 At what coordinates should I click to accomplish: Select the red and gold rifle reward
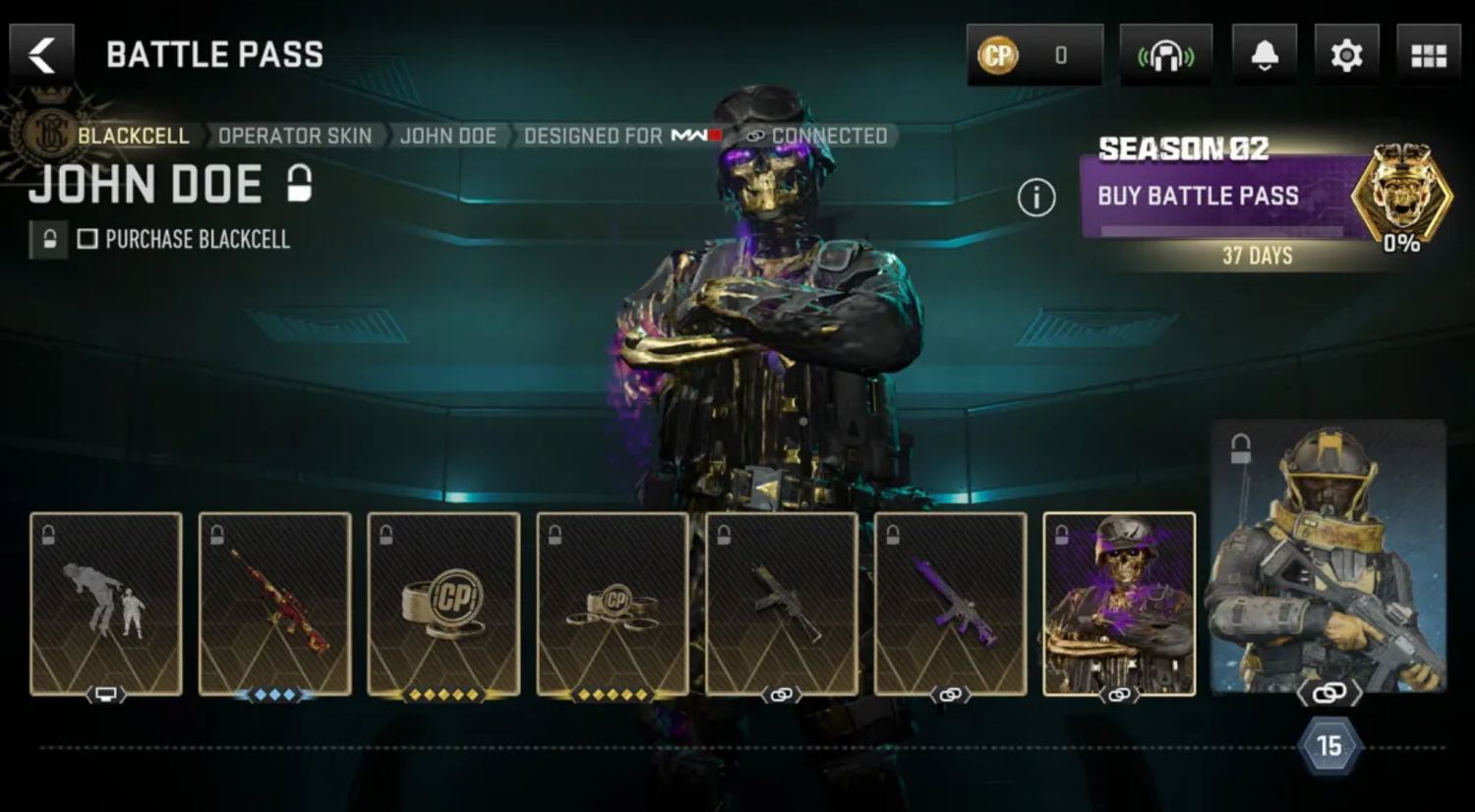tap(275, 603)
